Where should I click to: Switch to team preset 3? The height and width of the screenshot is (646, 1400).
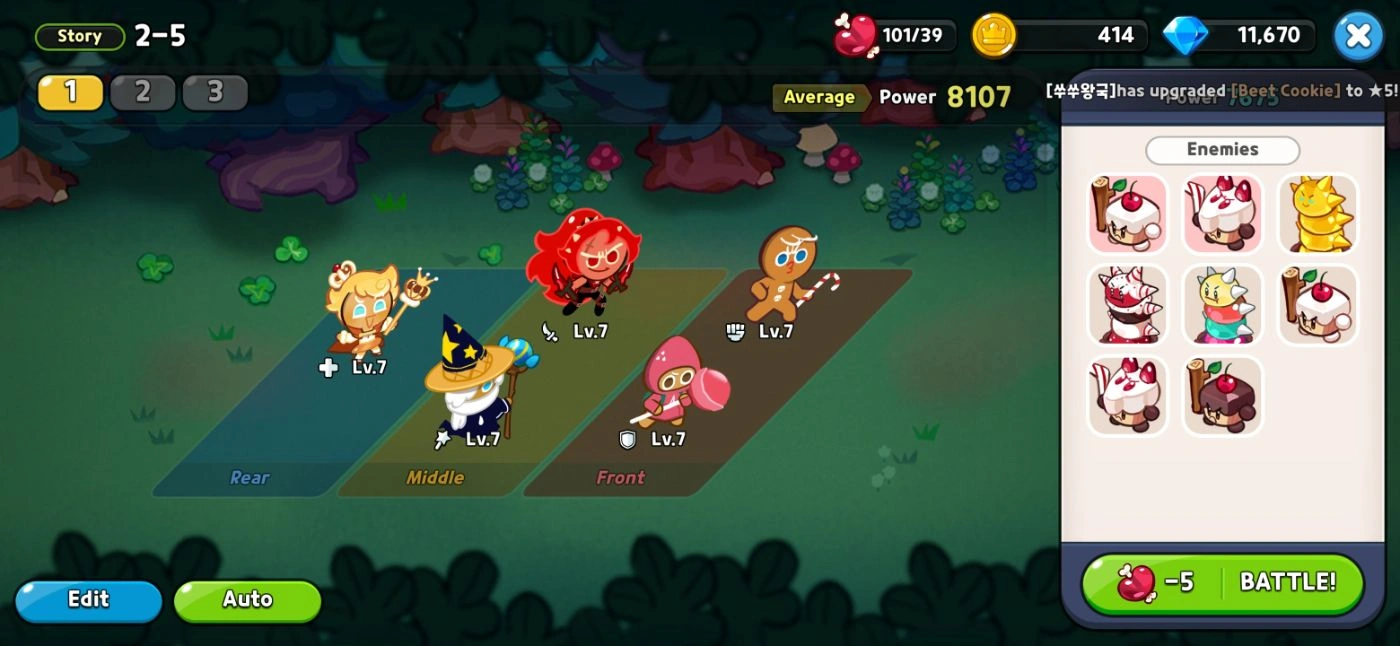(x=215, y=92)
